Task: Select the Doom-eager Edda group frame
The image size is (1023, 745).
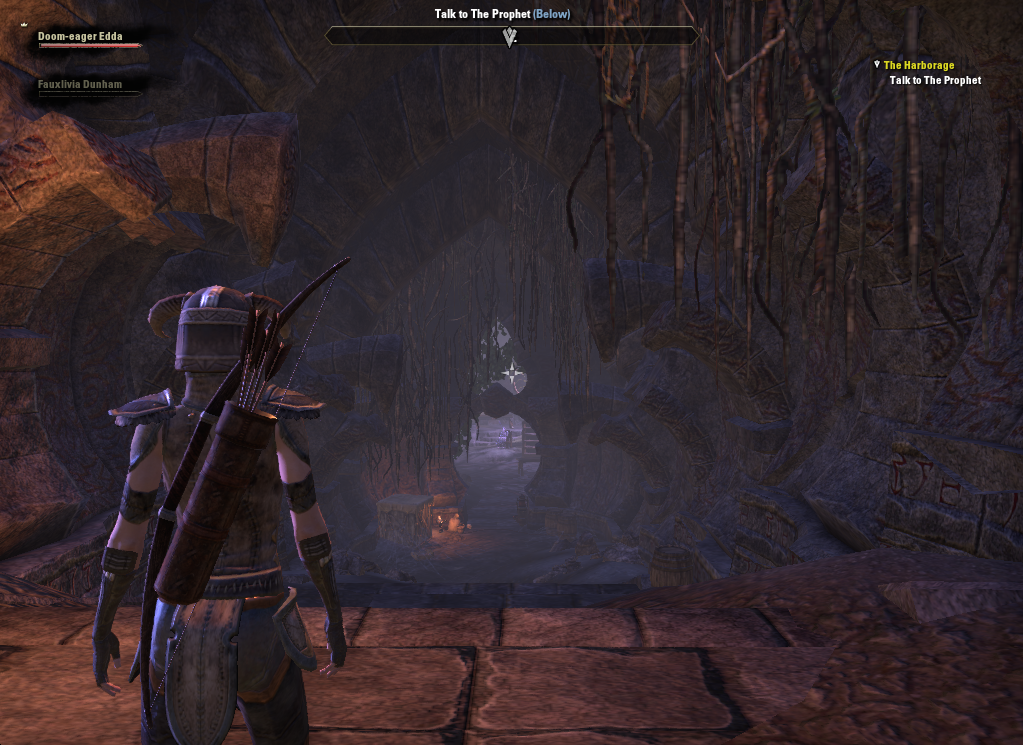Action: point(80,37)
